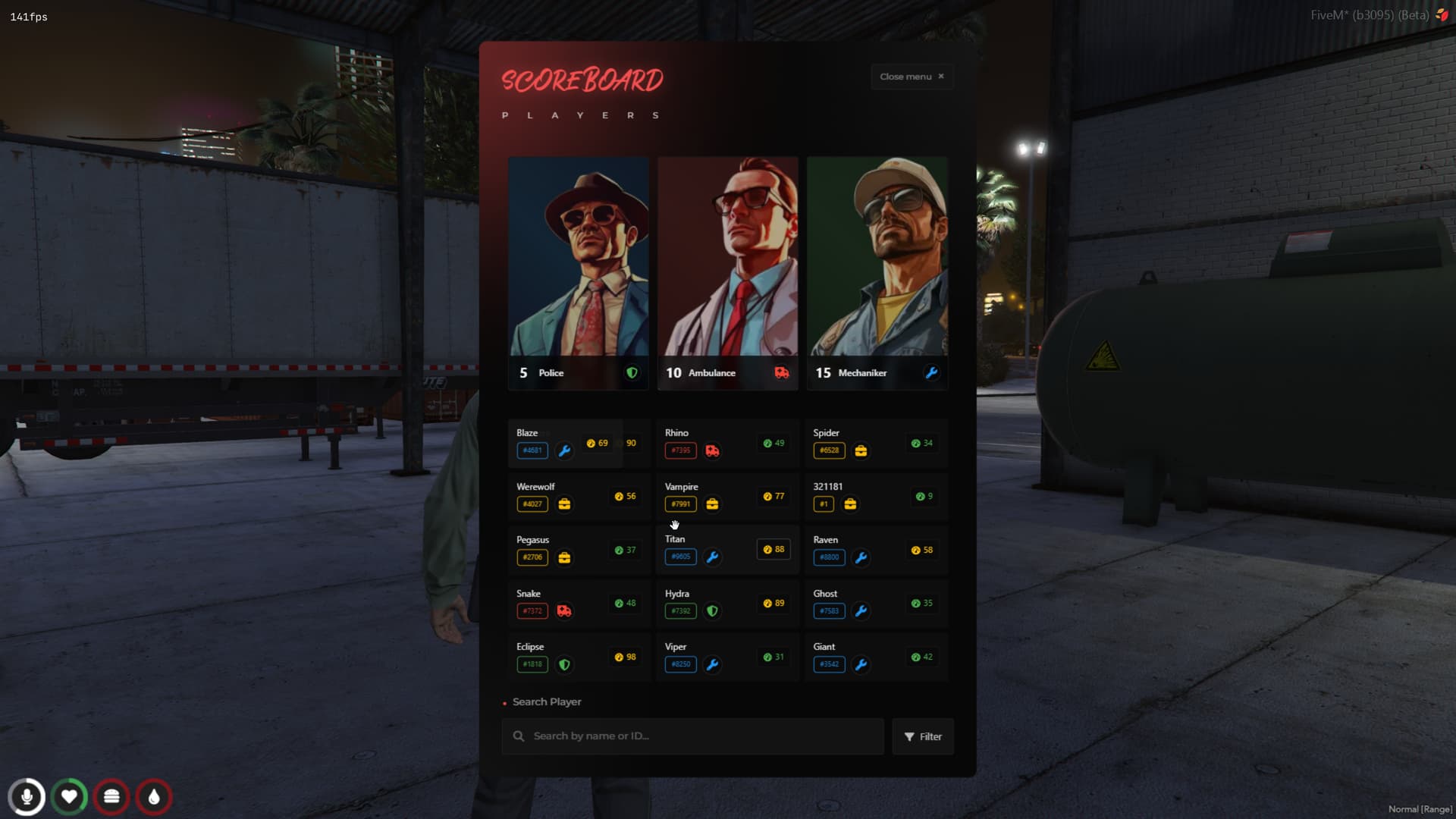Click the ambulance icon on the Ambulance card
1456x819 pixels.
781,372
